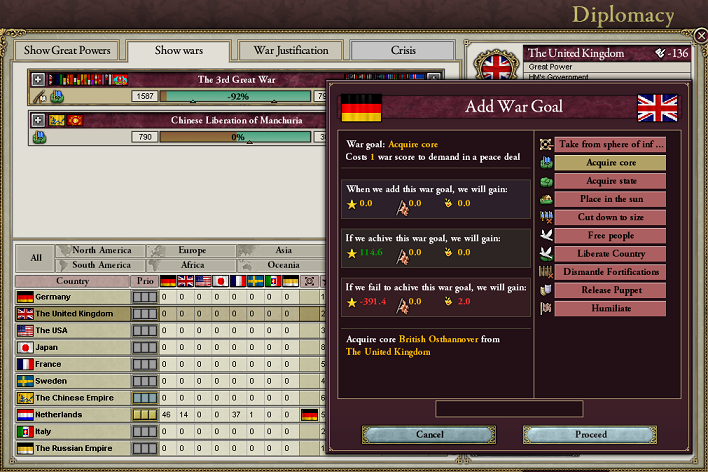
Task: Choose Place in the sun war goal
Action: pos(610,199)
